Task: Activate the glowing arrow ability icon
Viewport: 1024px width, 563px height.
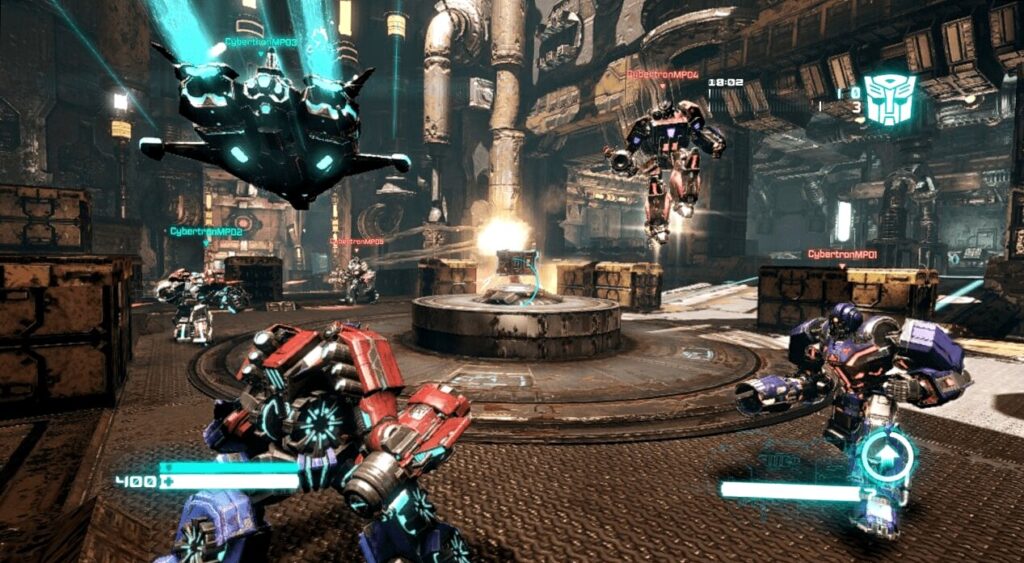Action: [888, 456]
